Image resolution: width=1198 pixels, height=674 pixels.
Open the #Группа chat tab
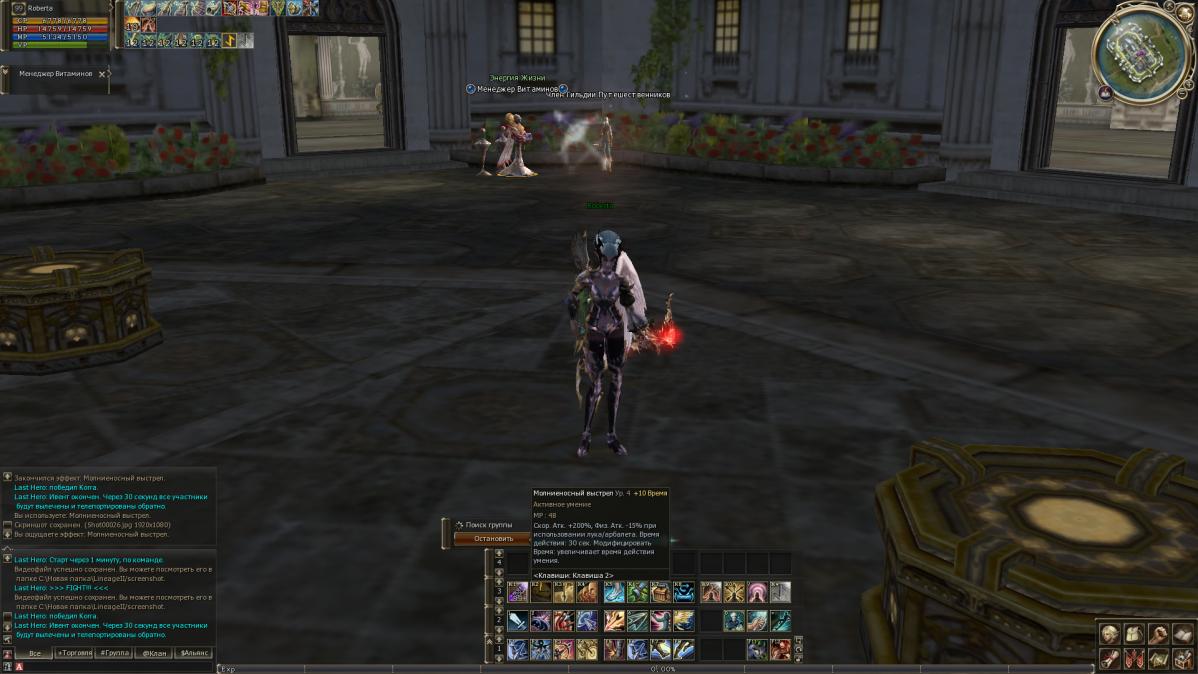113,653
